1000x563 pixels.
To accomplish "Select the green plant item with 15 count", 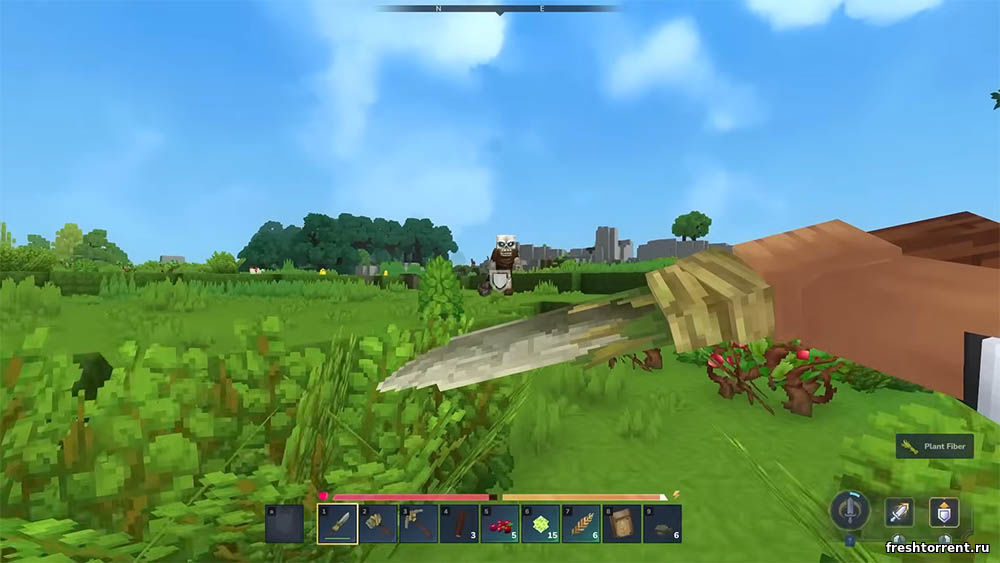I will tap(540, 523).
